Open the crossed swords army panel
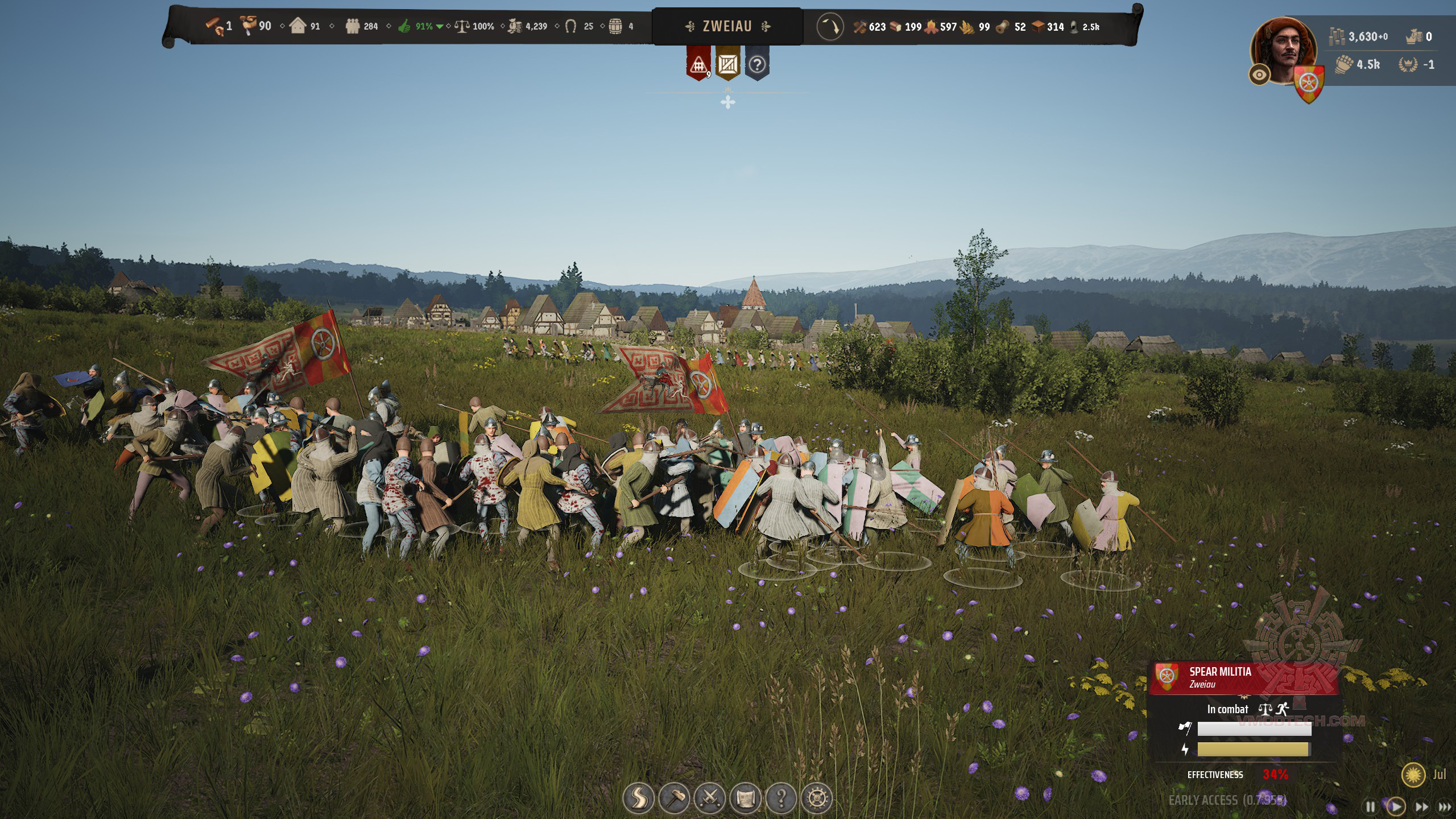Screen dimensions: 1456x819 tap(710, 799)
